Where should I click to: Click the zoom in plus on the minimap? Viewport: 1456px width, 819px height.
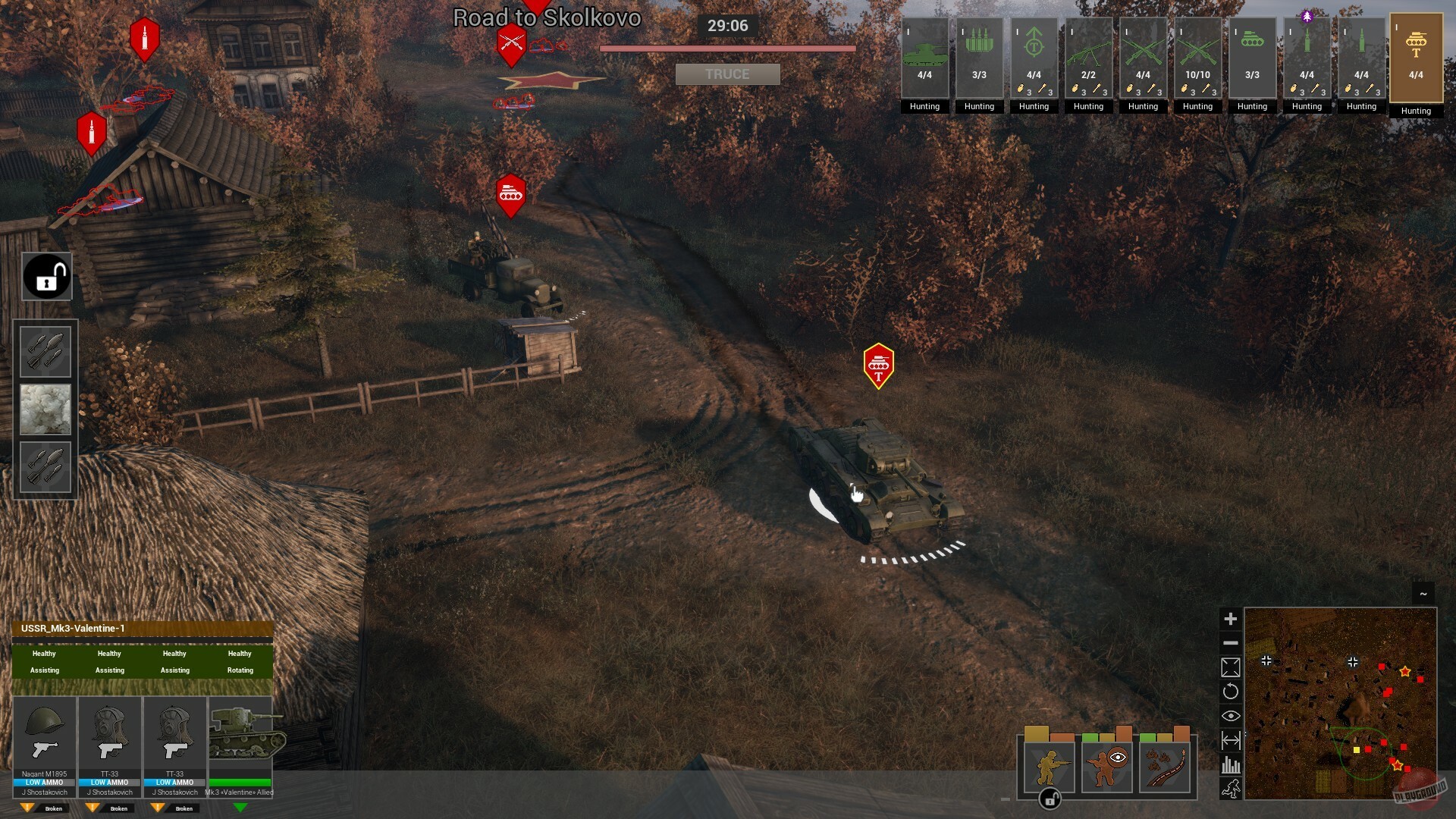(1230, 619)
